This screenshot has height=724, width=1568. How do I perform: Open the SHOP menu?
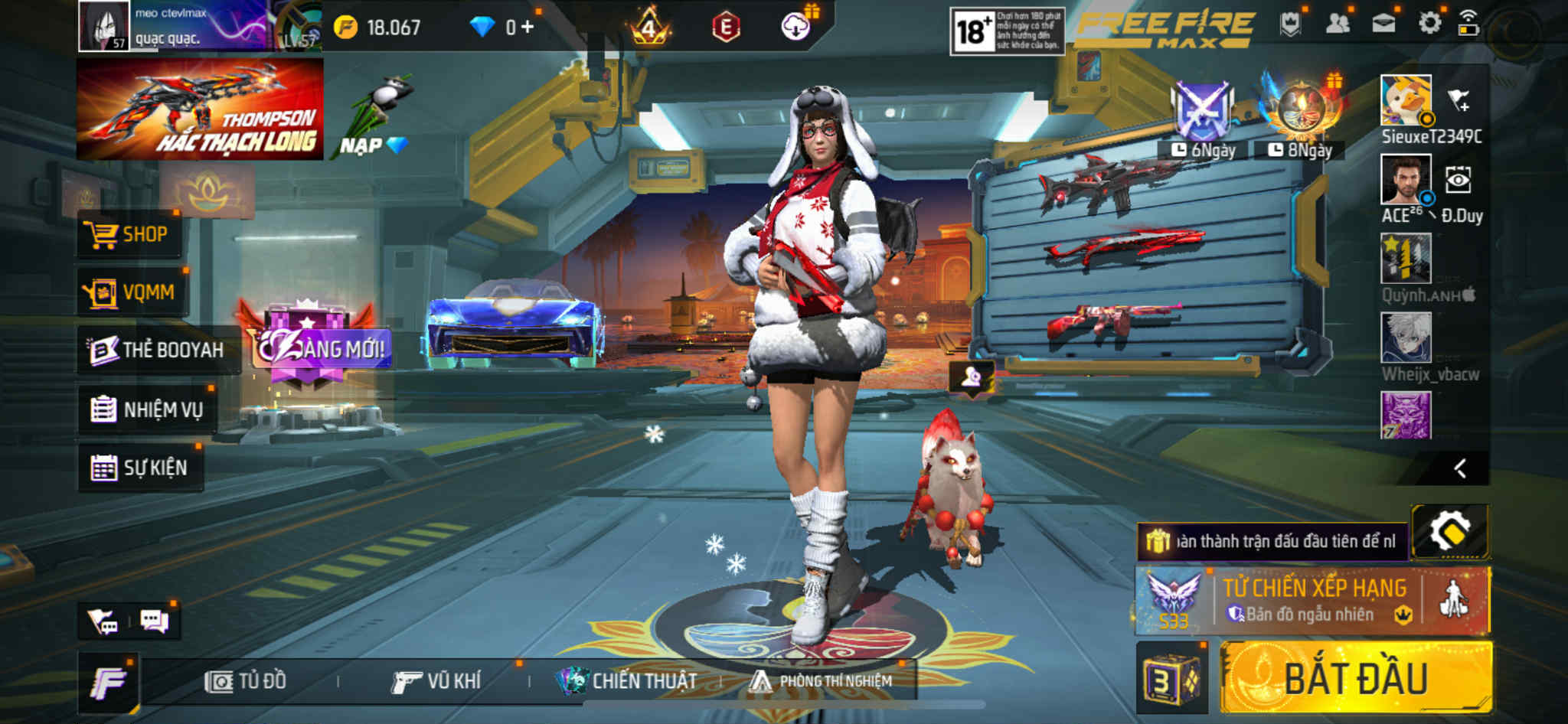[x=129, y=234]
